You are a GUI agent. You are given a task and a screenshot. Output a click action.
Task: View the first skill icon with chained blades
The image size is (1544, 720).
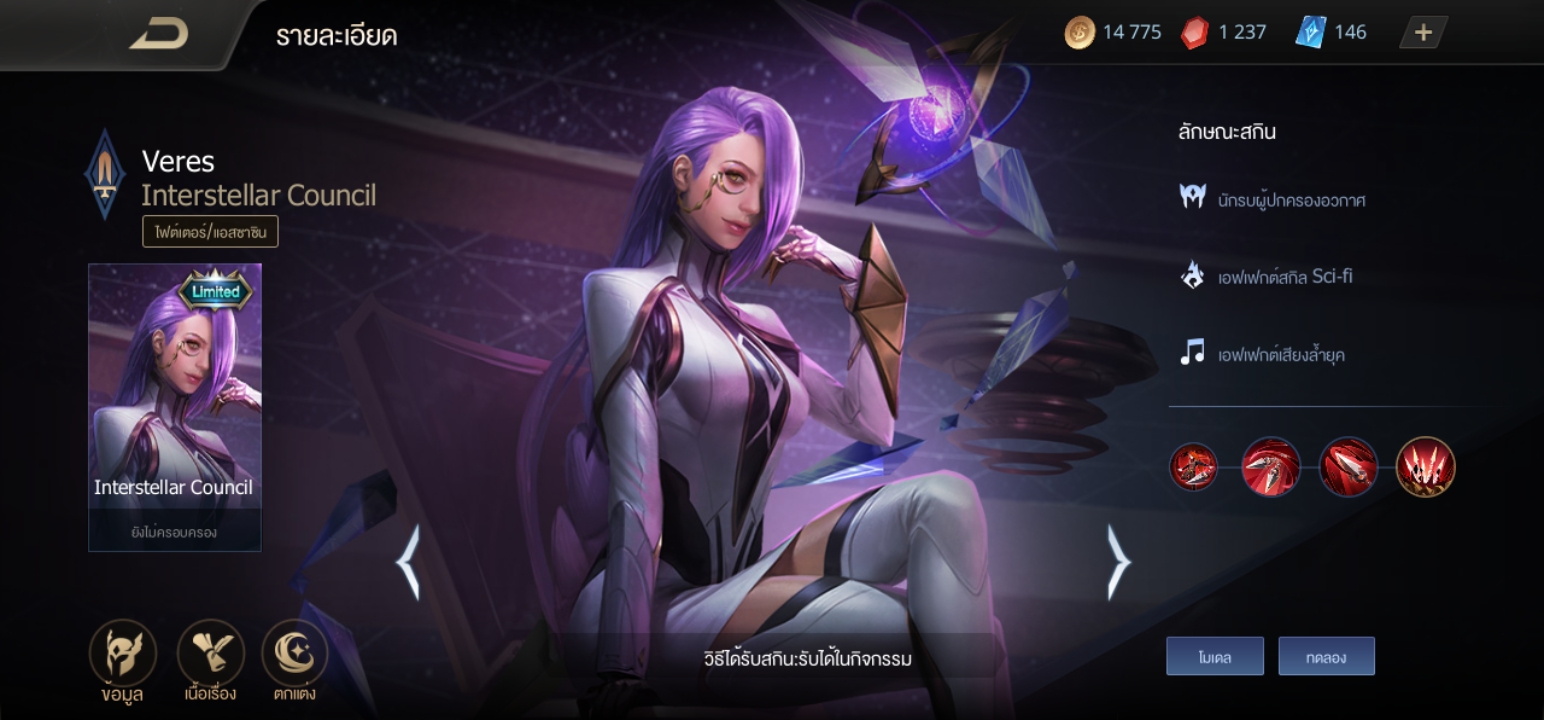tap(1194, 467)
